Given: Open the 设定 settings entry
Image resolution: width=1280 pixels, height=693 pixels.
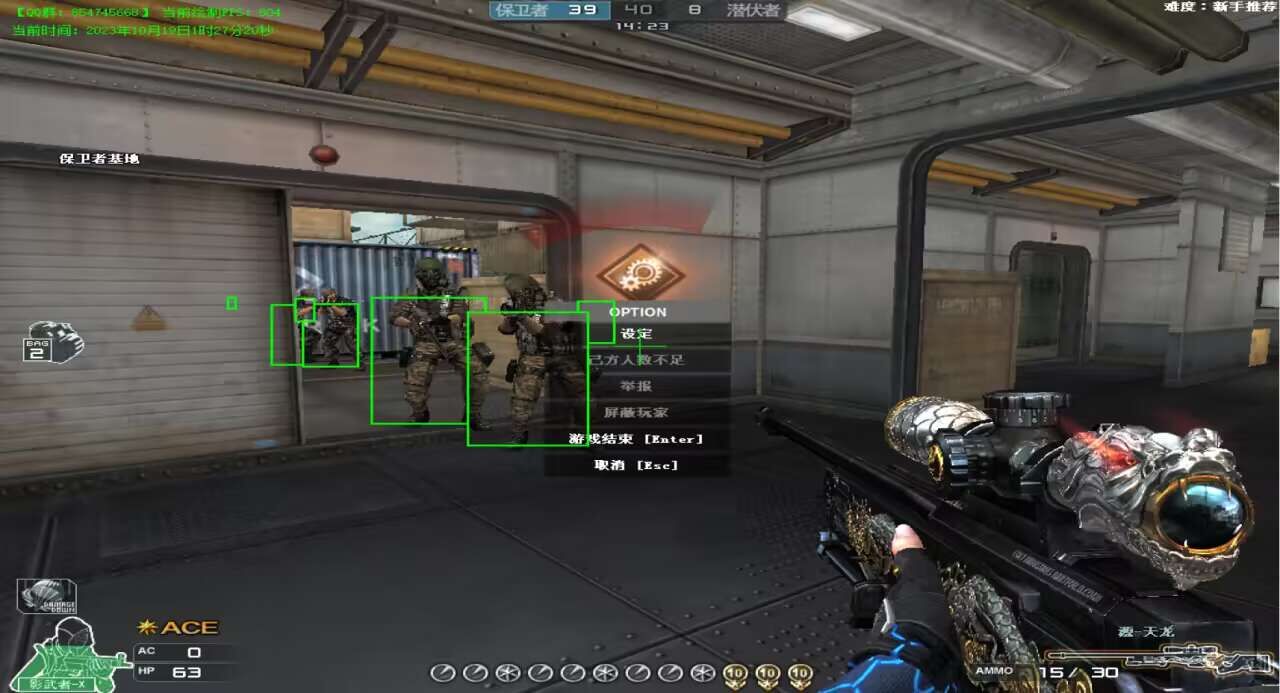Looking at the screenshot, I should pyautogui.click(x=637, y=334).
